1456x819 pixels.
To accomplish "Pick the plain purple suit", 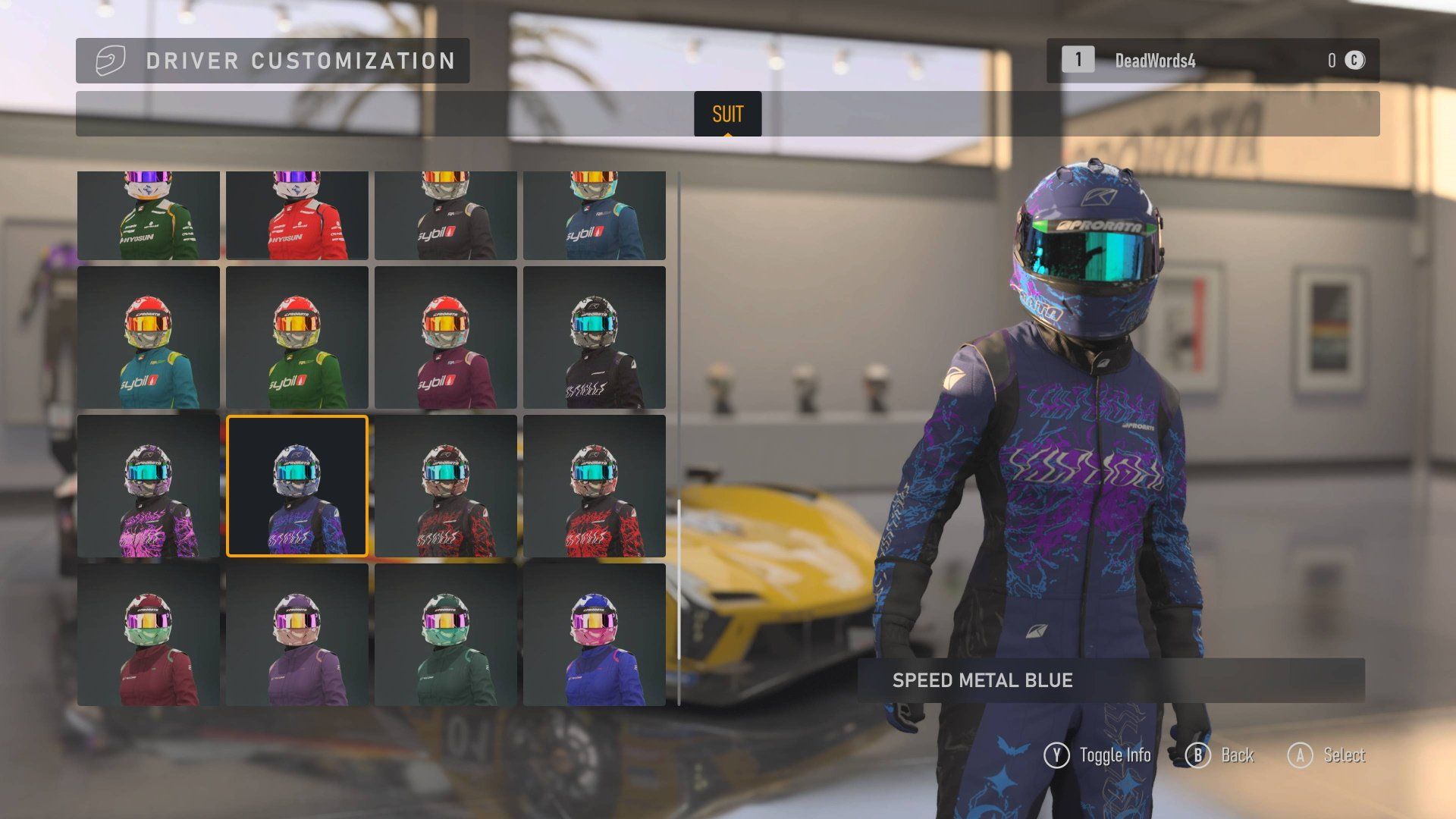I will coord(297,635).
